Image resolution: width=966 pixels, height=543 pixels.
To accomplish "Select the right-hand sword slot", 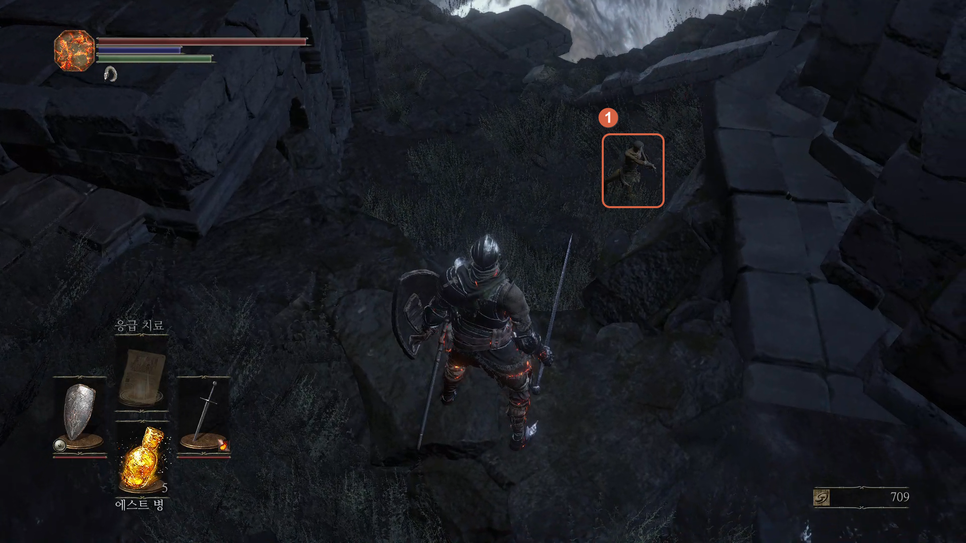I will pos(204,416).
